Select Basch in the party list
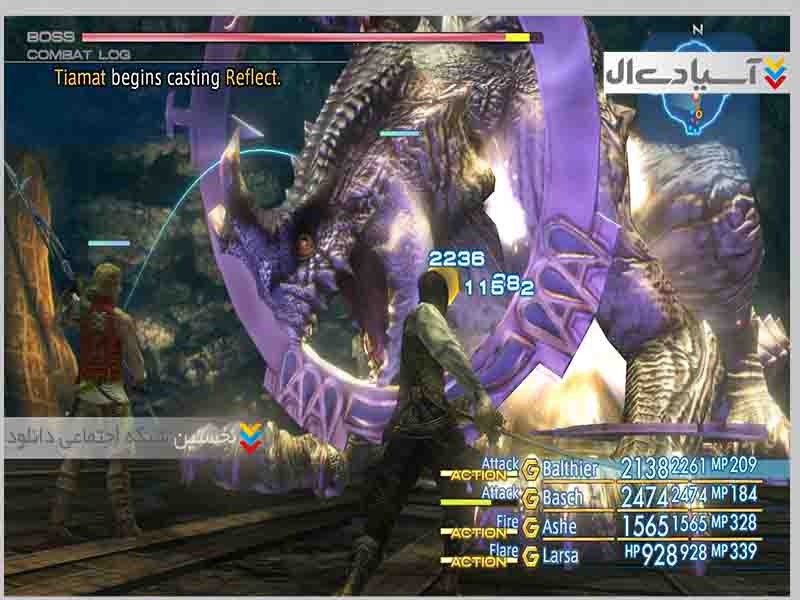This screenshot has height=600, width=800. (562, 496)
